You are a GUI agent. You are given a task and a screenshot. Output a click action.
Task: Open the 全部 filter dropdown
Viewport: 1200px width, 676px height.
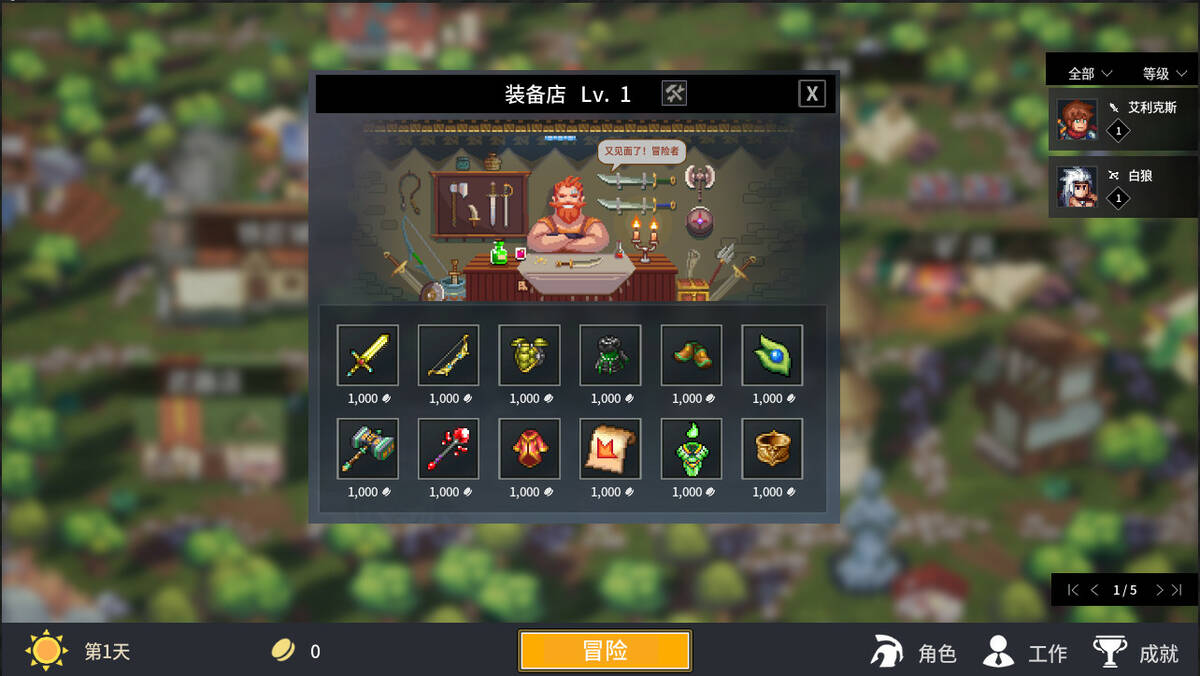(x=1090, y=73)
